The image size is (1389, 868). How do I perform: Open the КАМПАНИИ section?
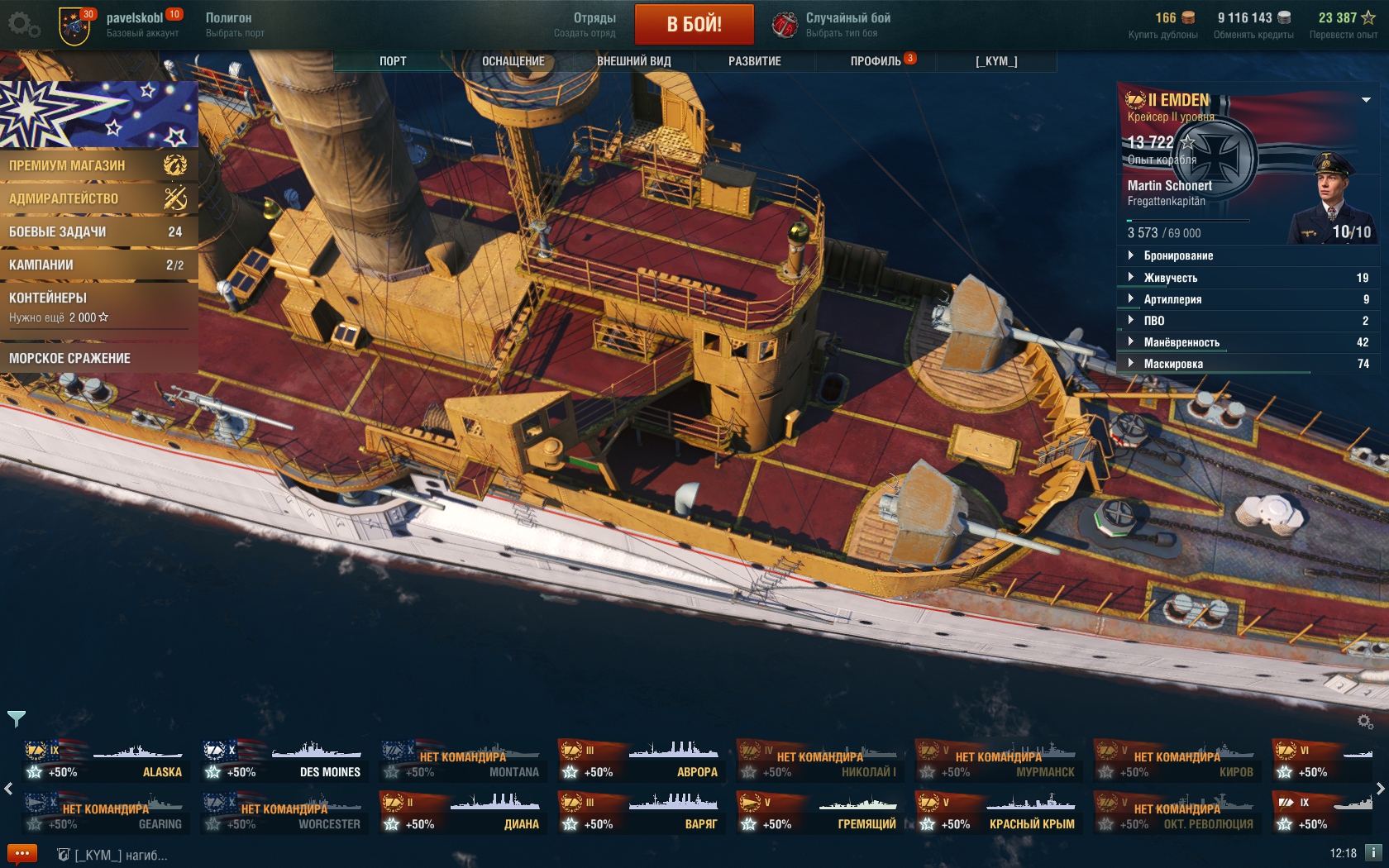point(98,265)
